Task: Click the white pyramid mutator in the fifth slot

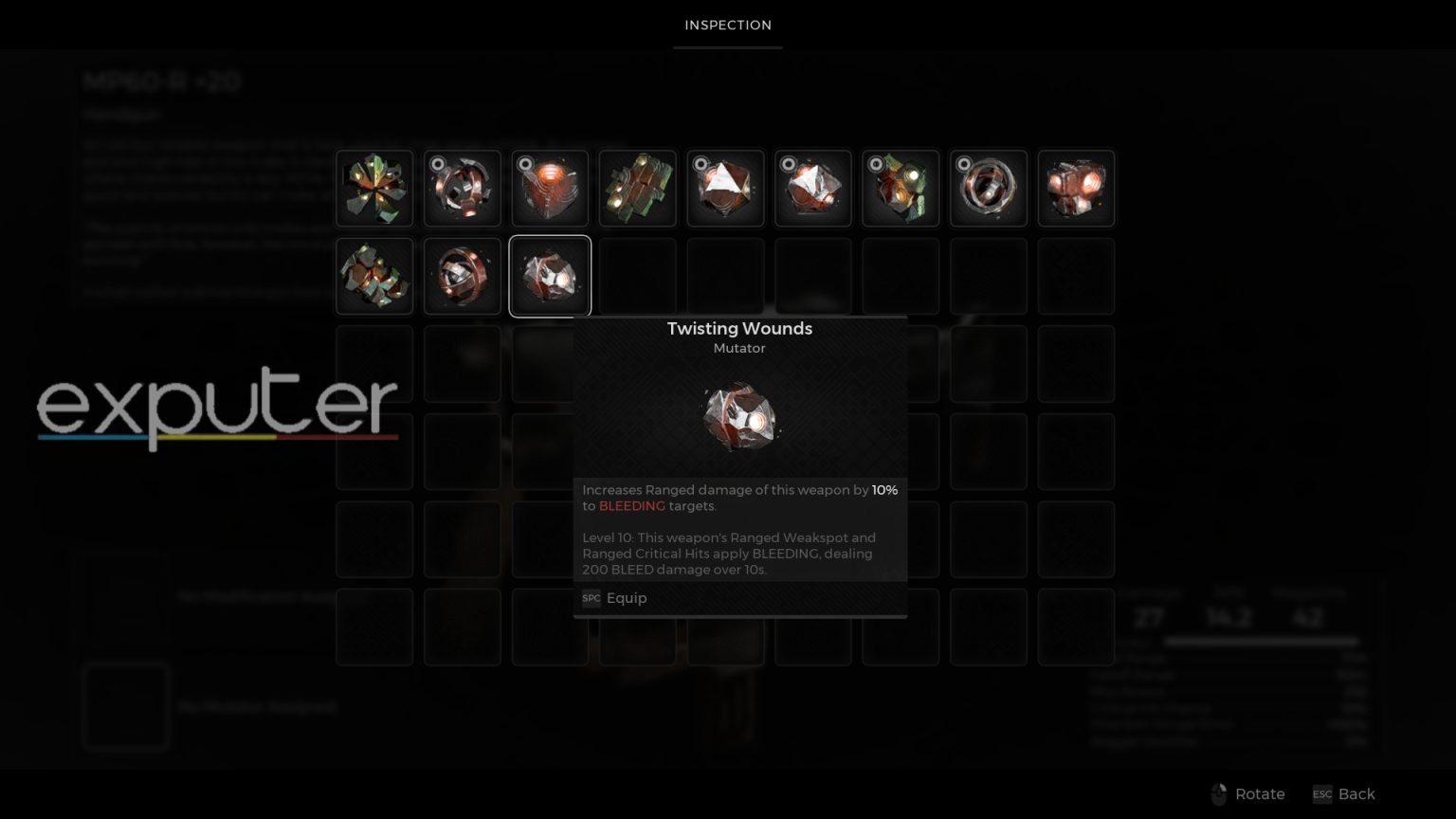Action: [x=725, y=188]
